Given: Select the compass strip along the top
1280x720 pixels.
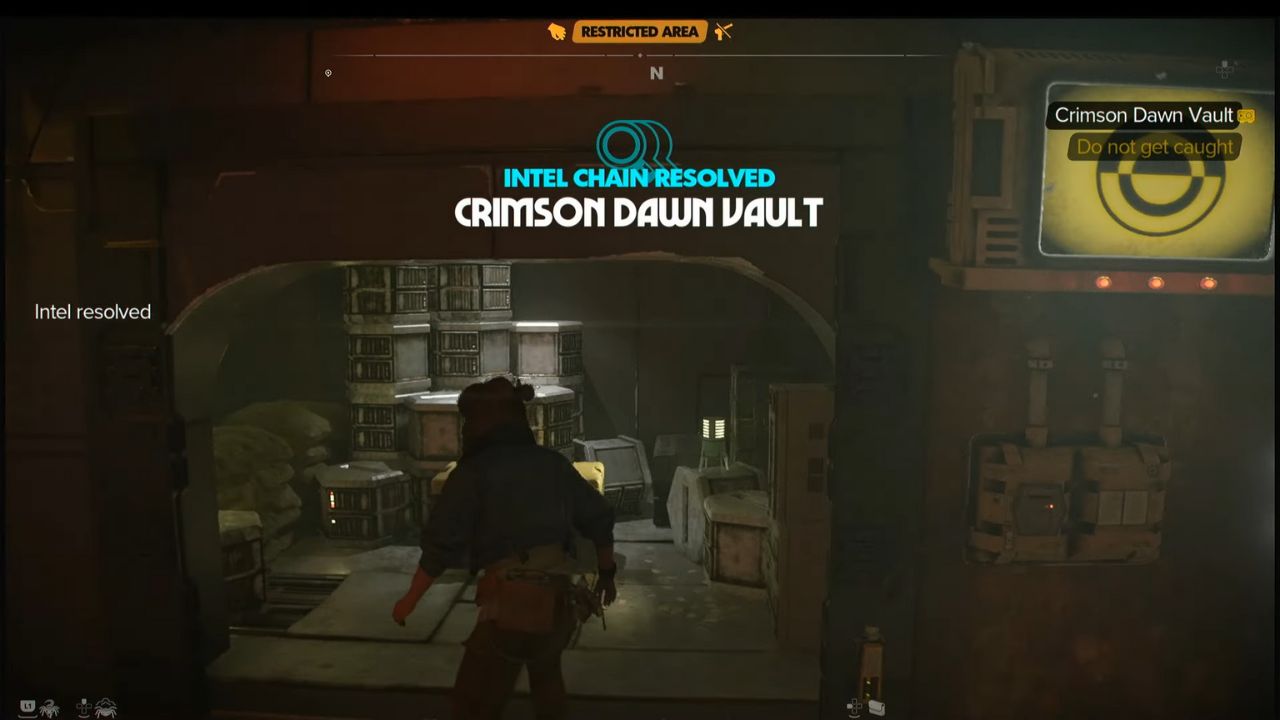Looking at the screenshot, I should coord(657,60).
